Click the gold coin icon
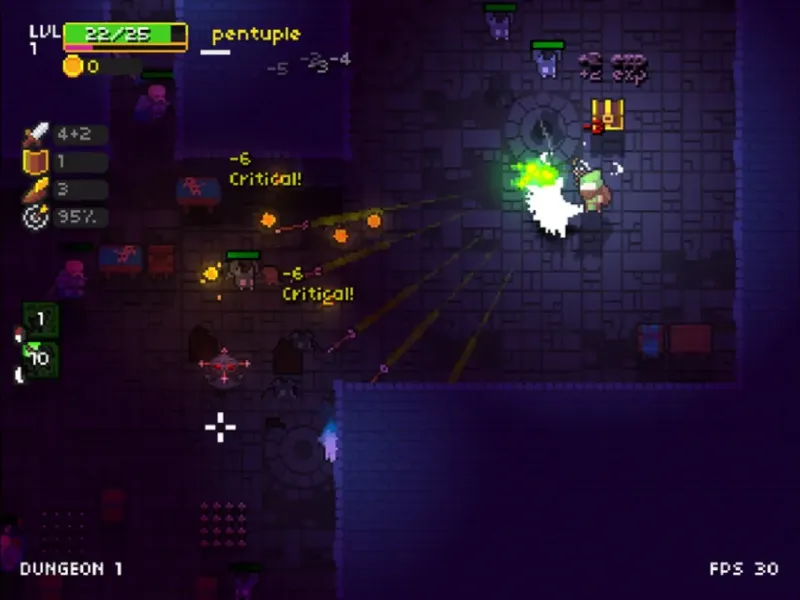The image size is (800, 600). pyautogui.click(x=73, y=66)
